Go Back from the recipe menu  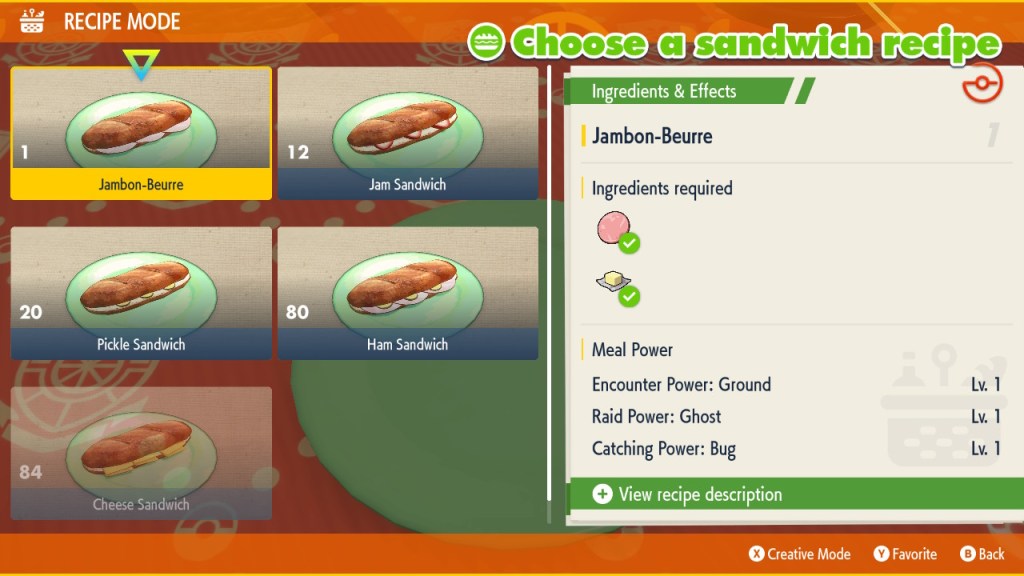982,554
